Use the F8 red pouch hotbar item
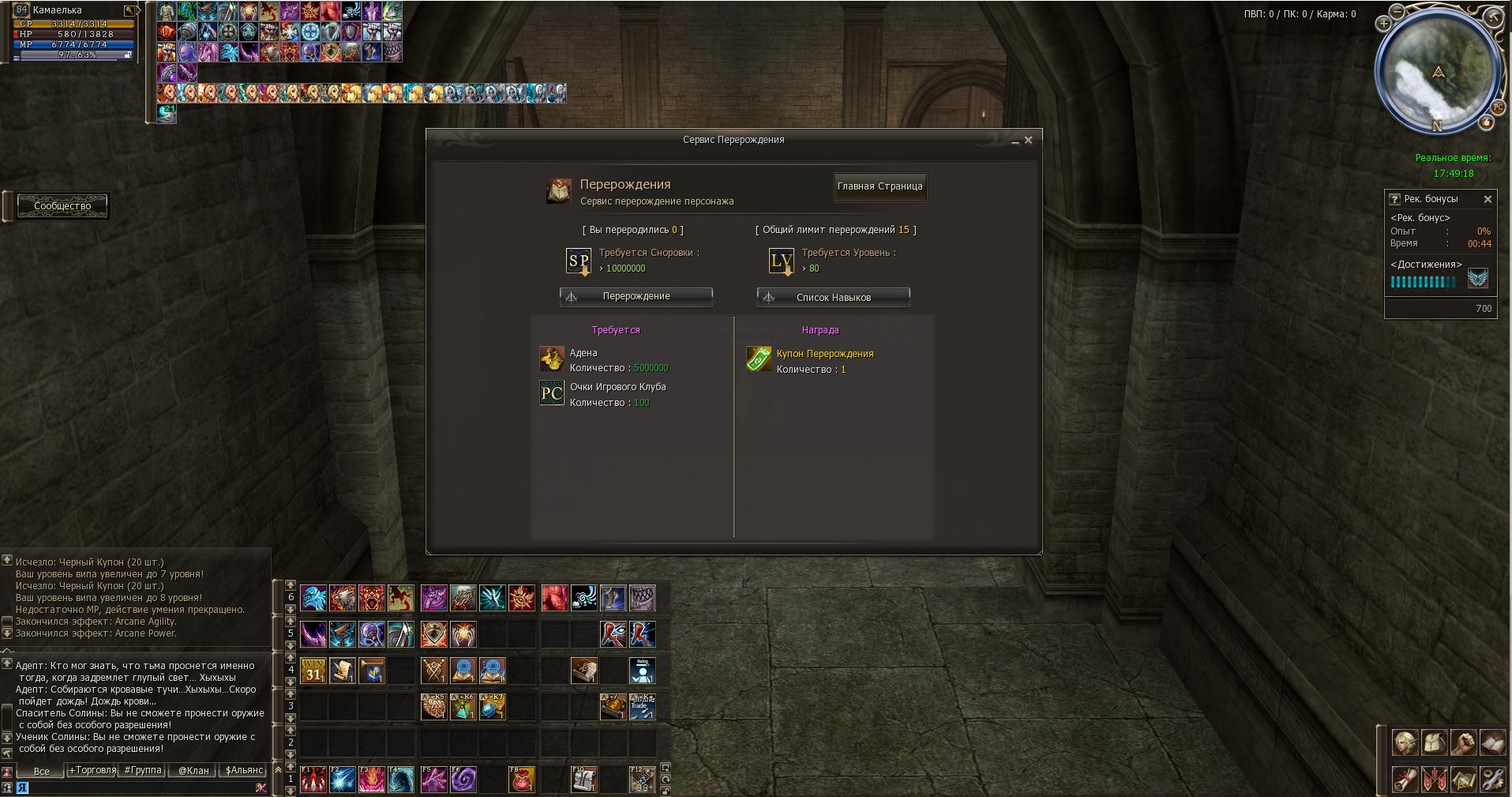Screen dimensions: 1512x797 point(522,780)
